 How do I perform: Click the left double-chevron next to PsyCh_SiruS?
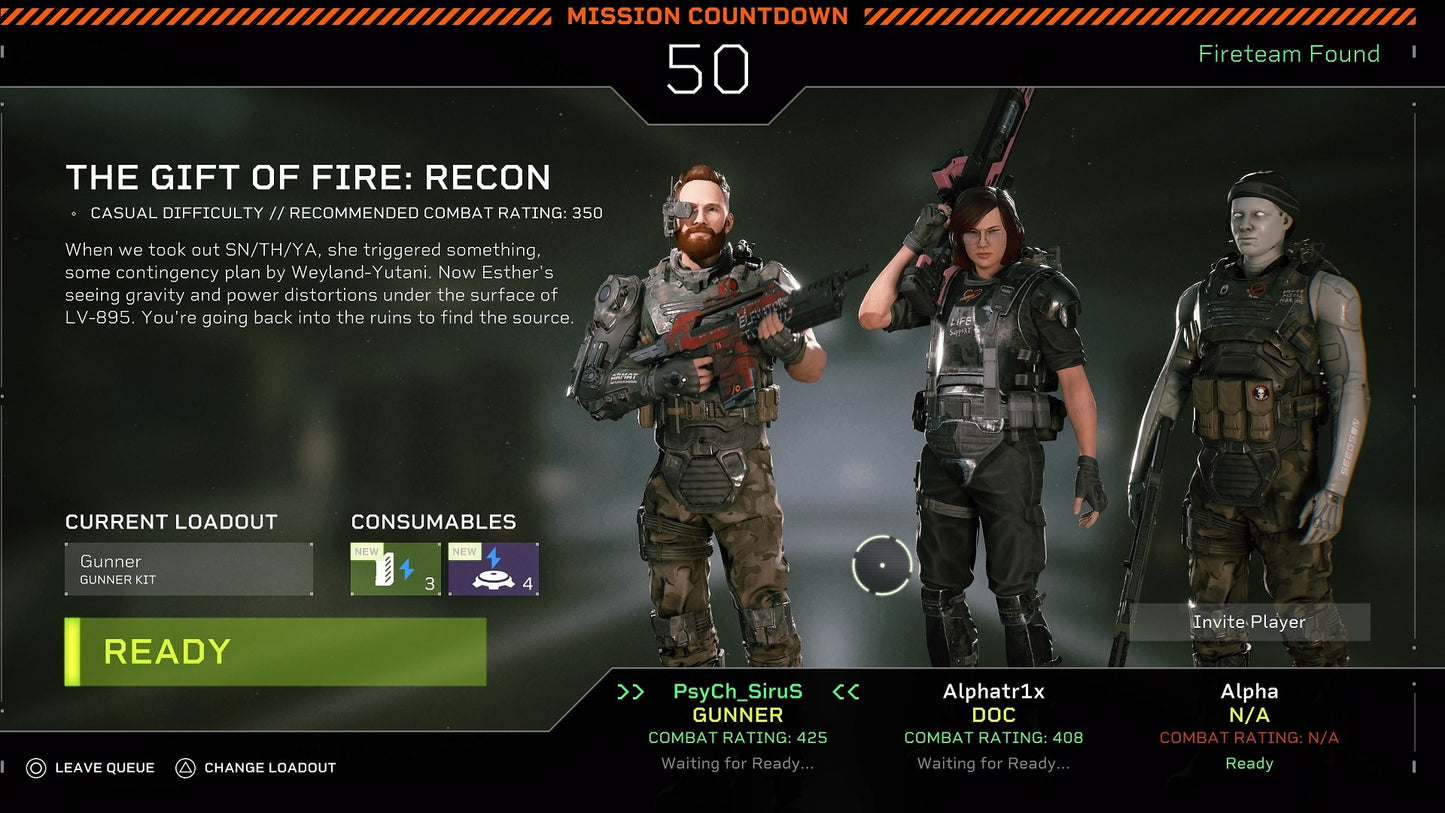[630, 690]
